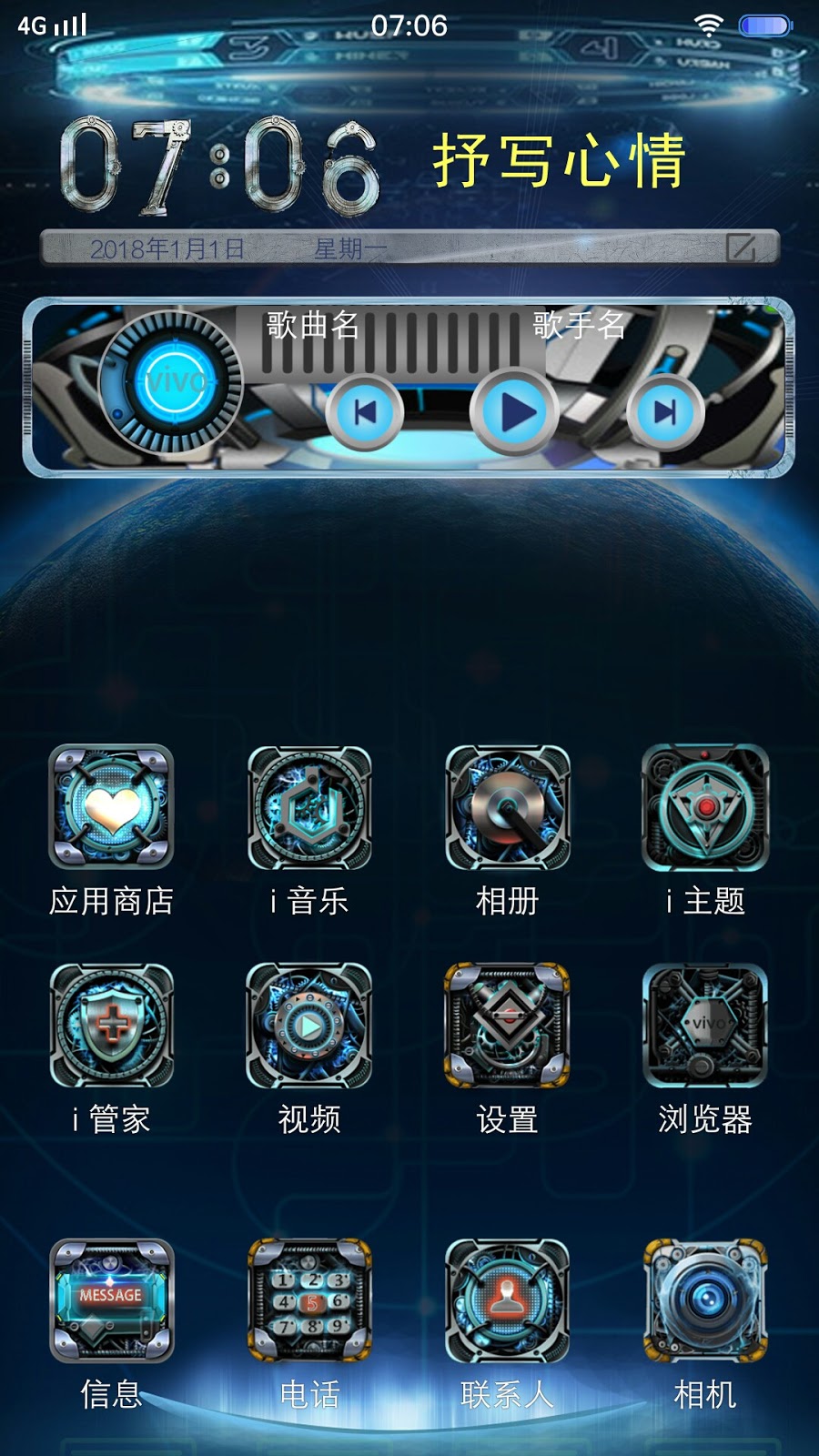Open the 信息 message app
The image size is (819, 1456).
point(111,1300)
